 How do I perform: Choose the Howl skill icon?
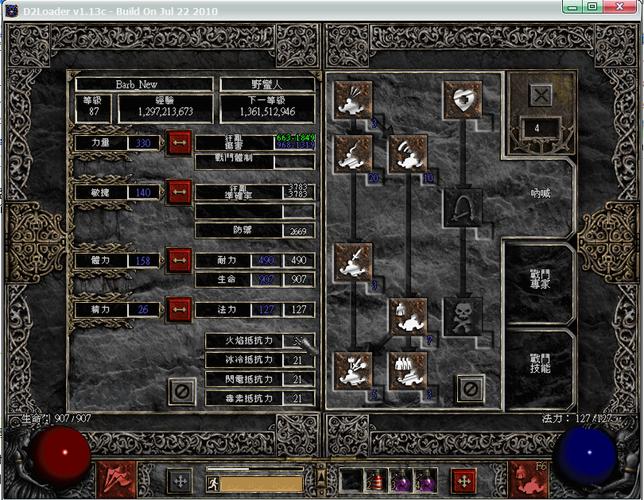click(354, 100)
